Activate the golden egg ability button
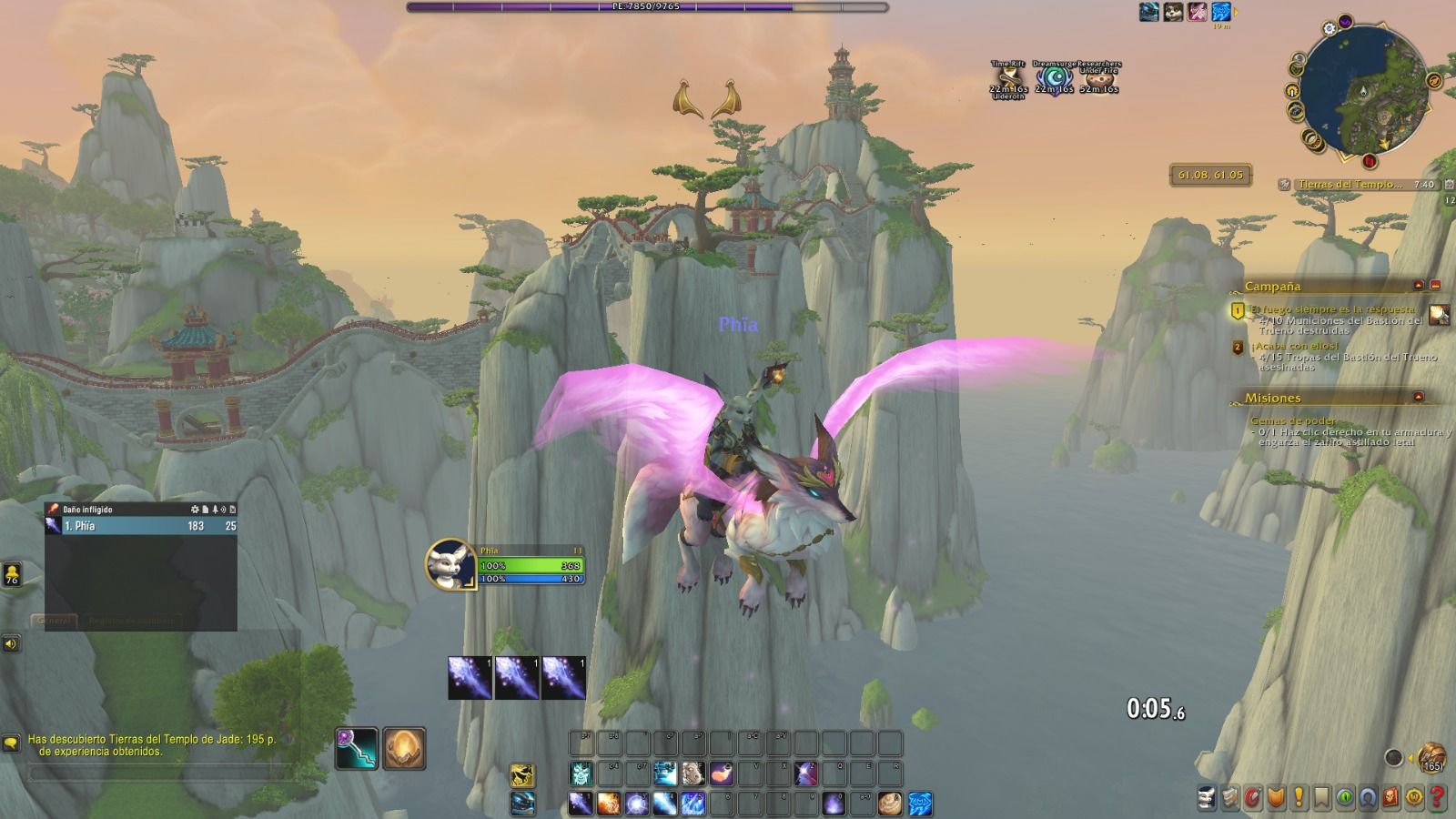1456x819 pixels. (404, 749)
